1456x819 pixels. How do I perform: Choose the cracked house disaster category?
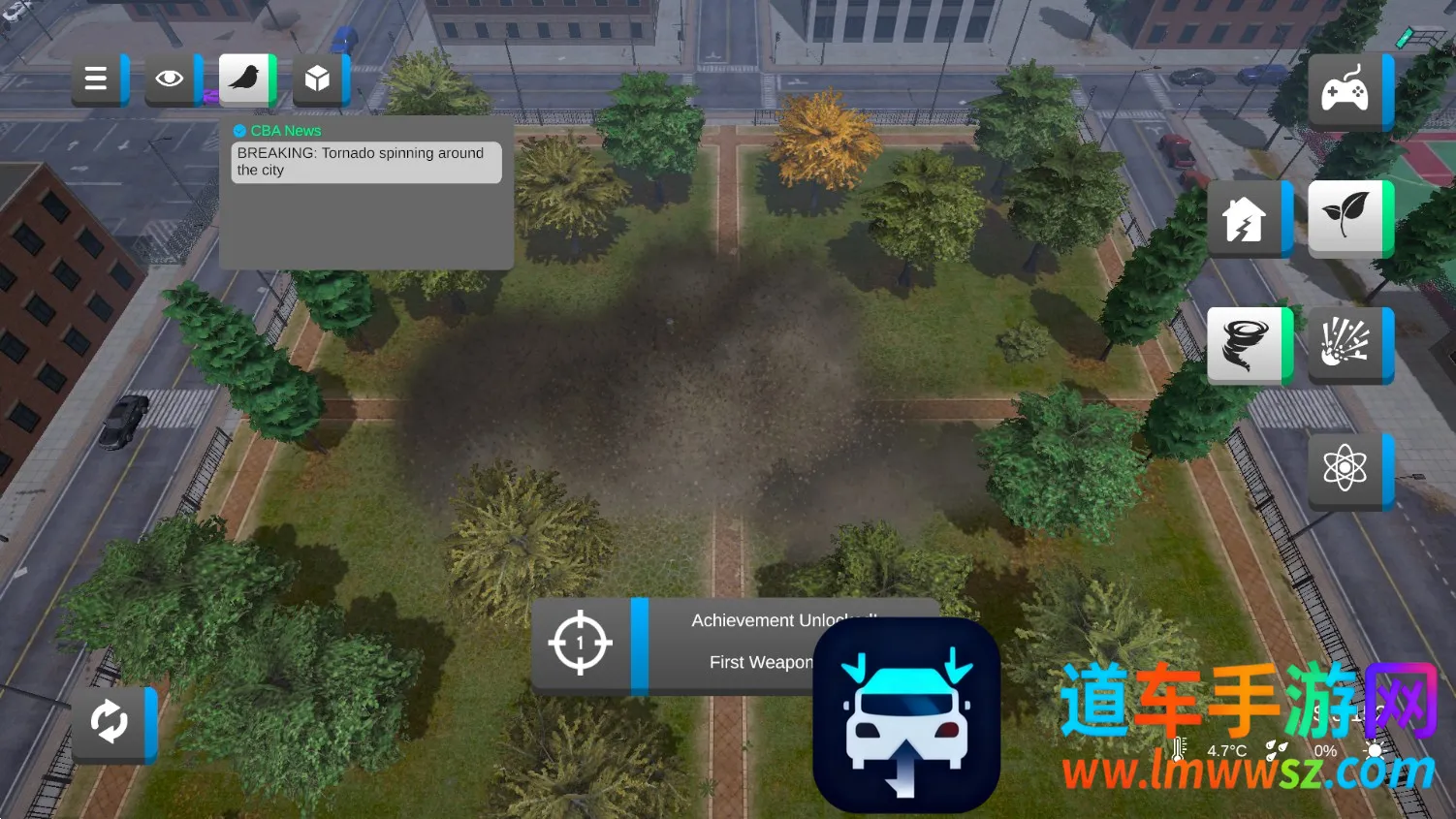click(1245, 219)
